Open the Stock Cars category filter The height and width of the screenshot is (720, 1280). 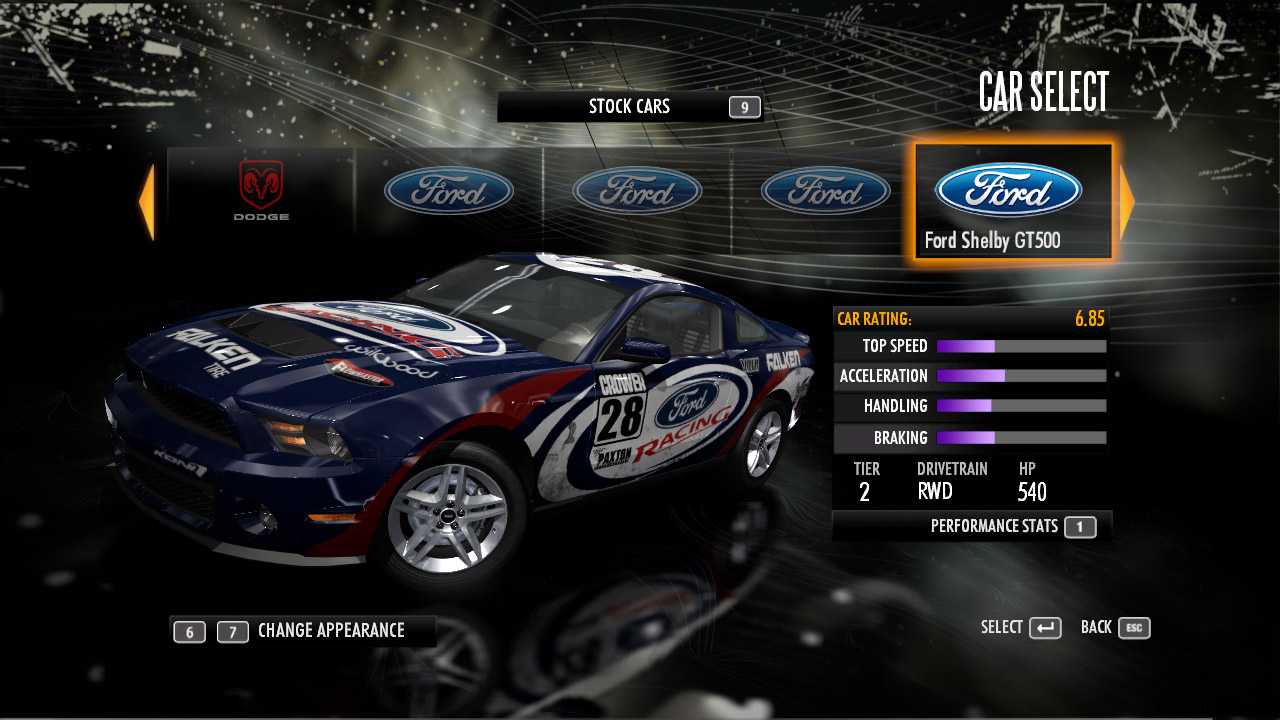click(x=630, y=107)
